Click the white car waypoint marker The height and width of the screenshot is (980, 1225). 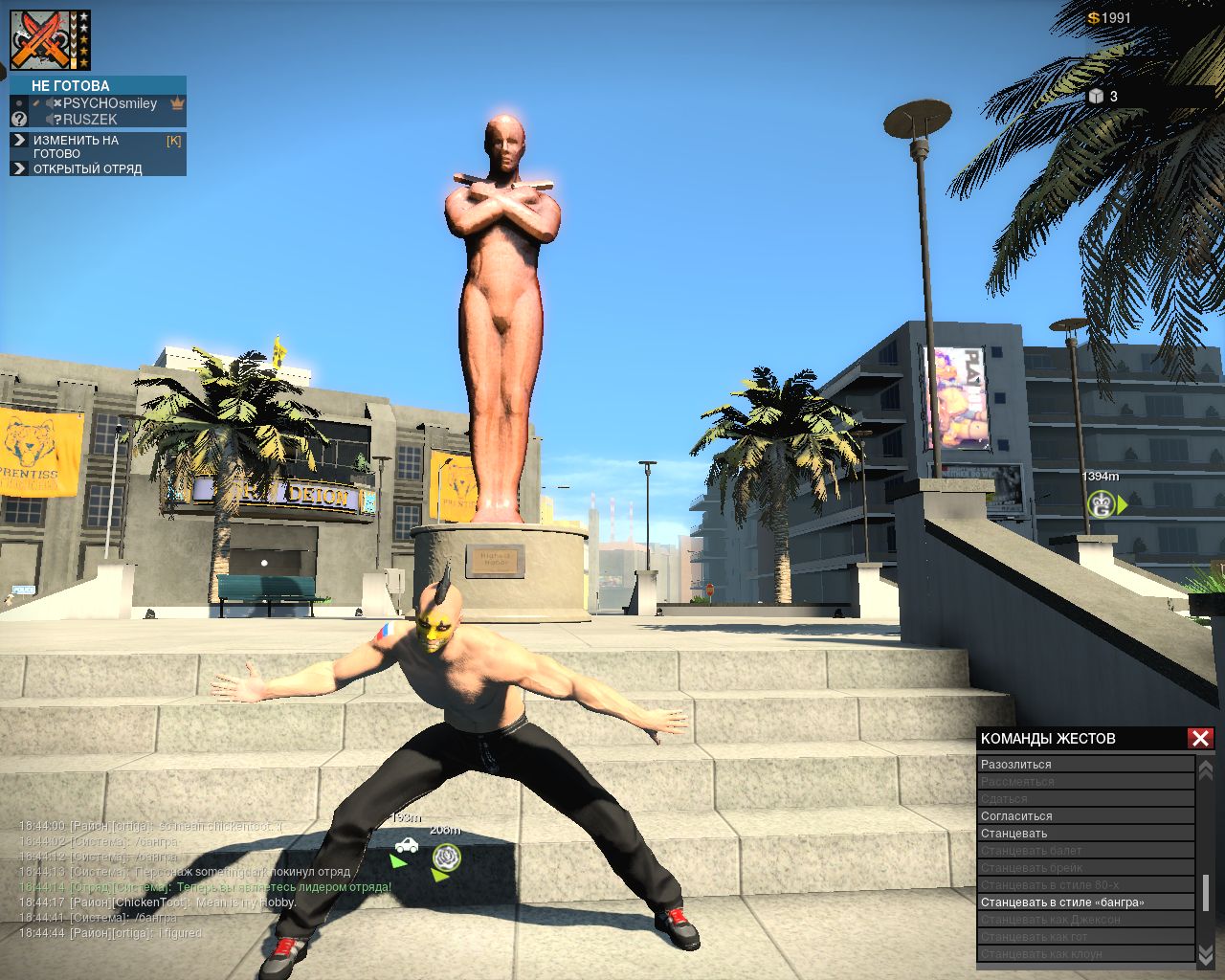pyautogui.click(x=407, y=845)
